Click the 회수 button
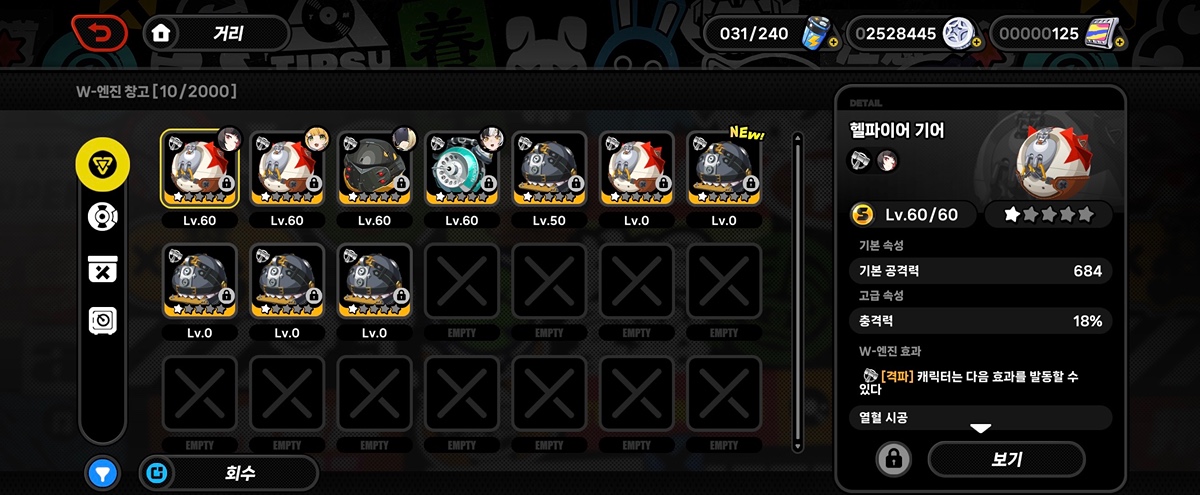The image size is (1200, 495). point(229,473)
